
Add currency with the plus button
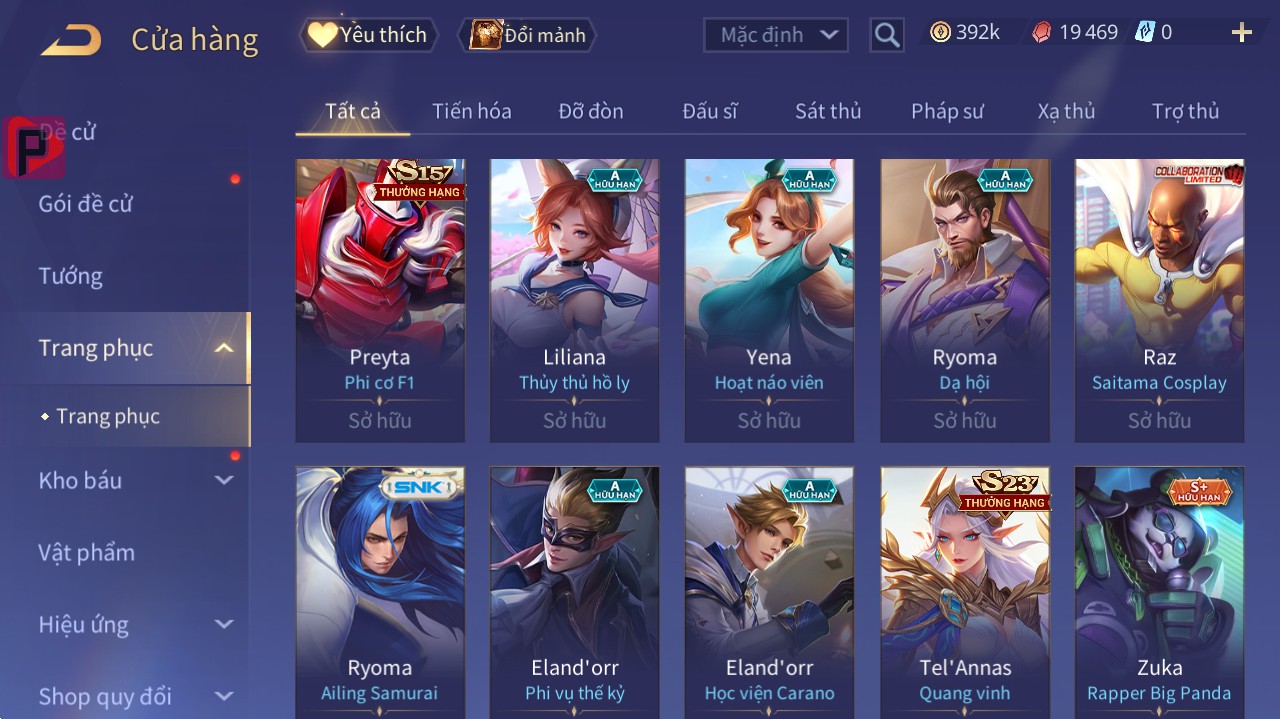(x=1241, y=33)
